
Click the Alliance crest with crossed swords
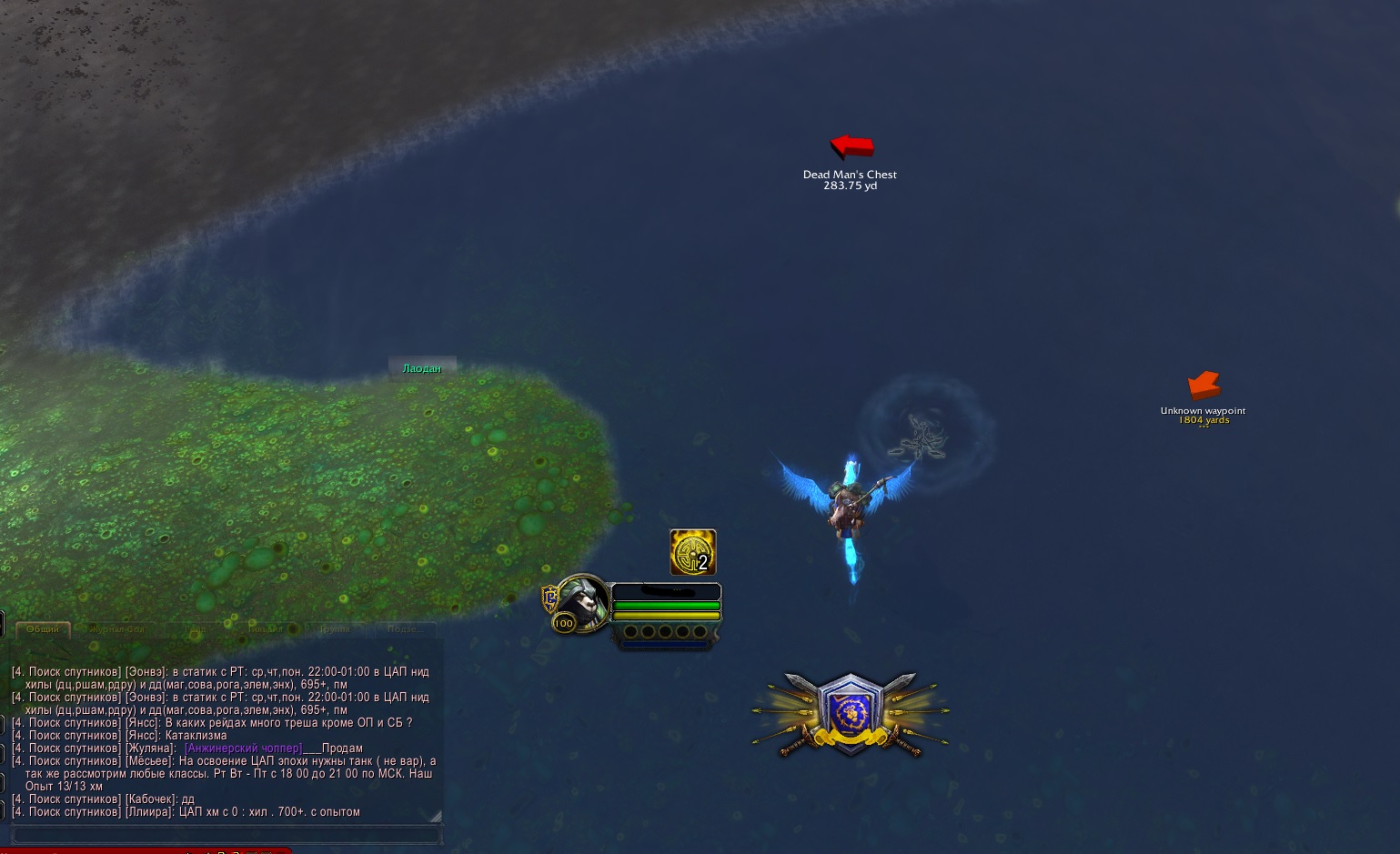pos(851,714)
